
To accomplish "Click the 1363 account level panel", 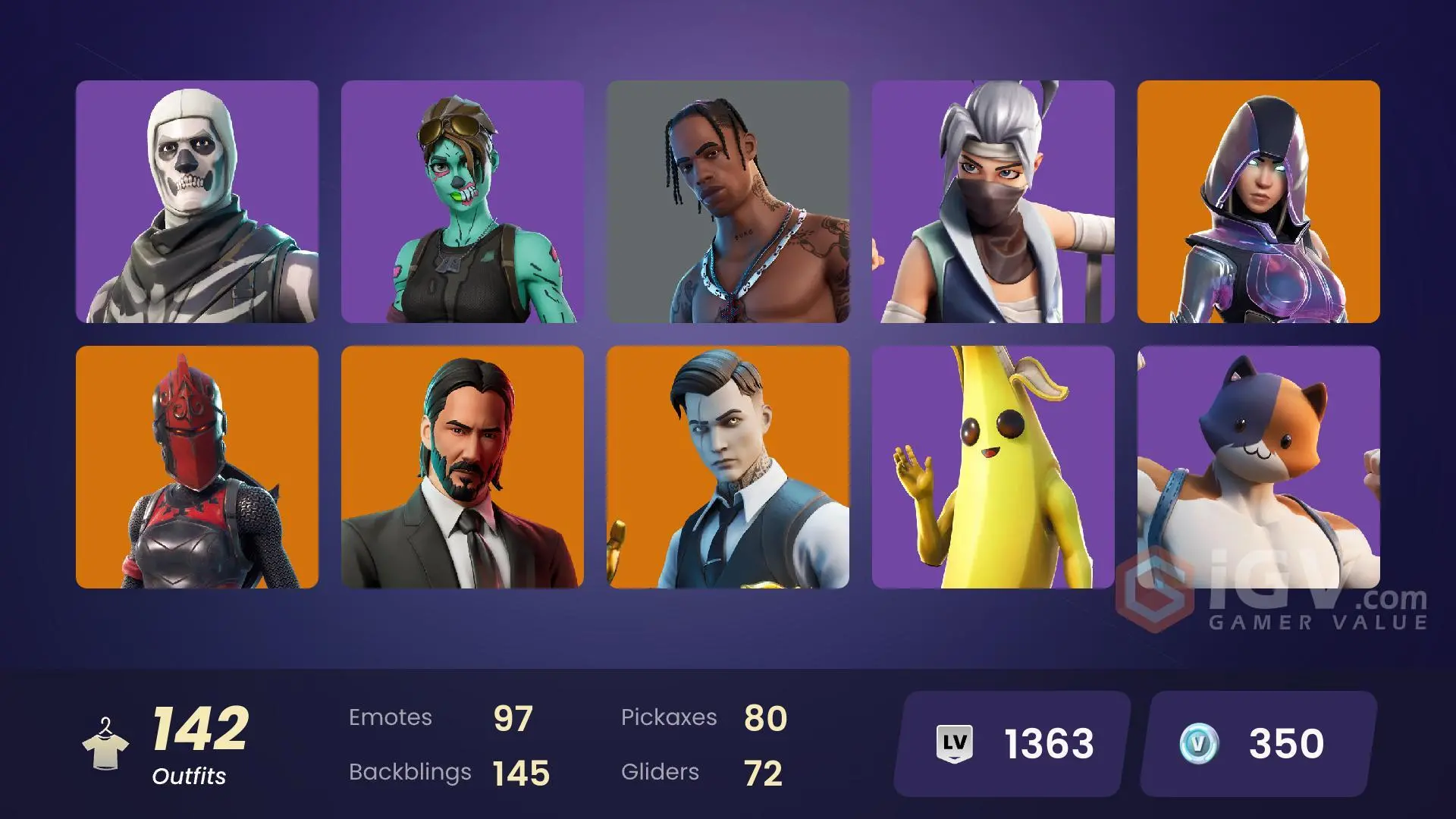I will pyautogui.click(x=1009, y=742).
